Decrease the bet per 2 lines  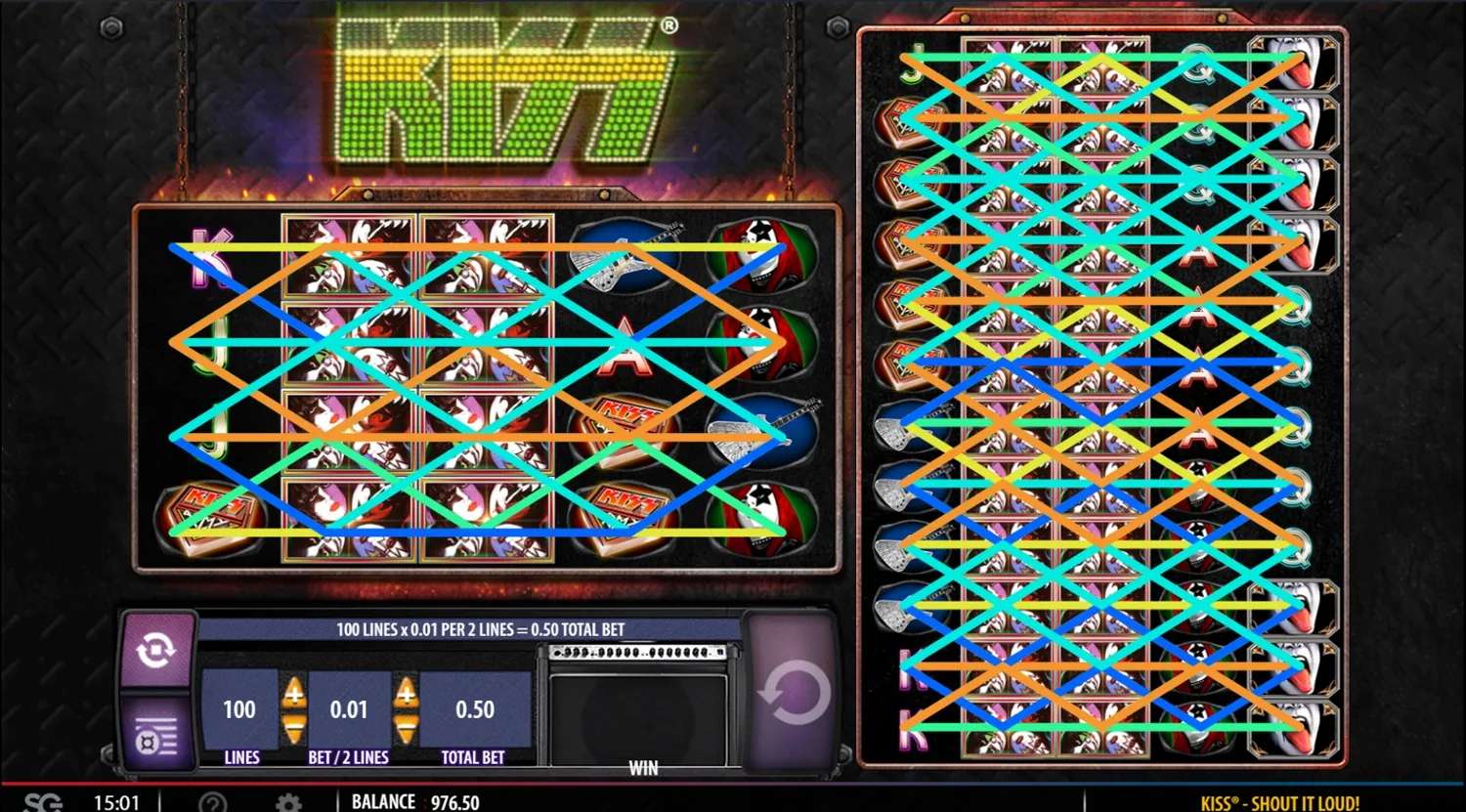(405, 725)
